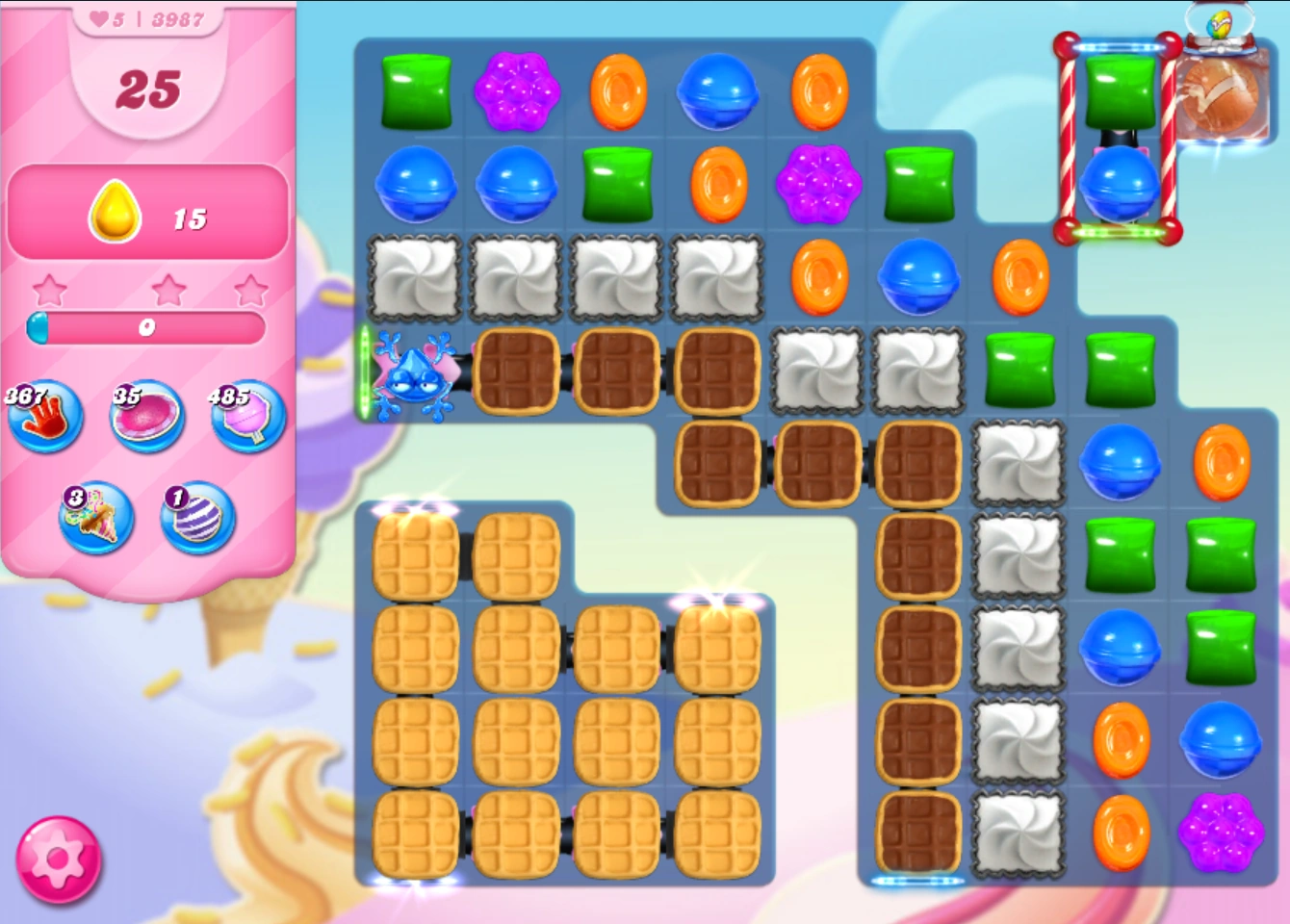
Task: Click the moves counter showing 25
Action: click(x=149, y=89)
